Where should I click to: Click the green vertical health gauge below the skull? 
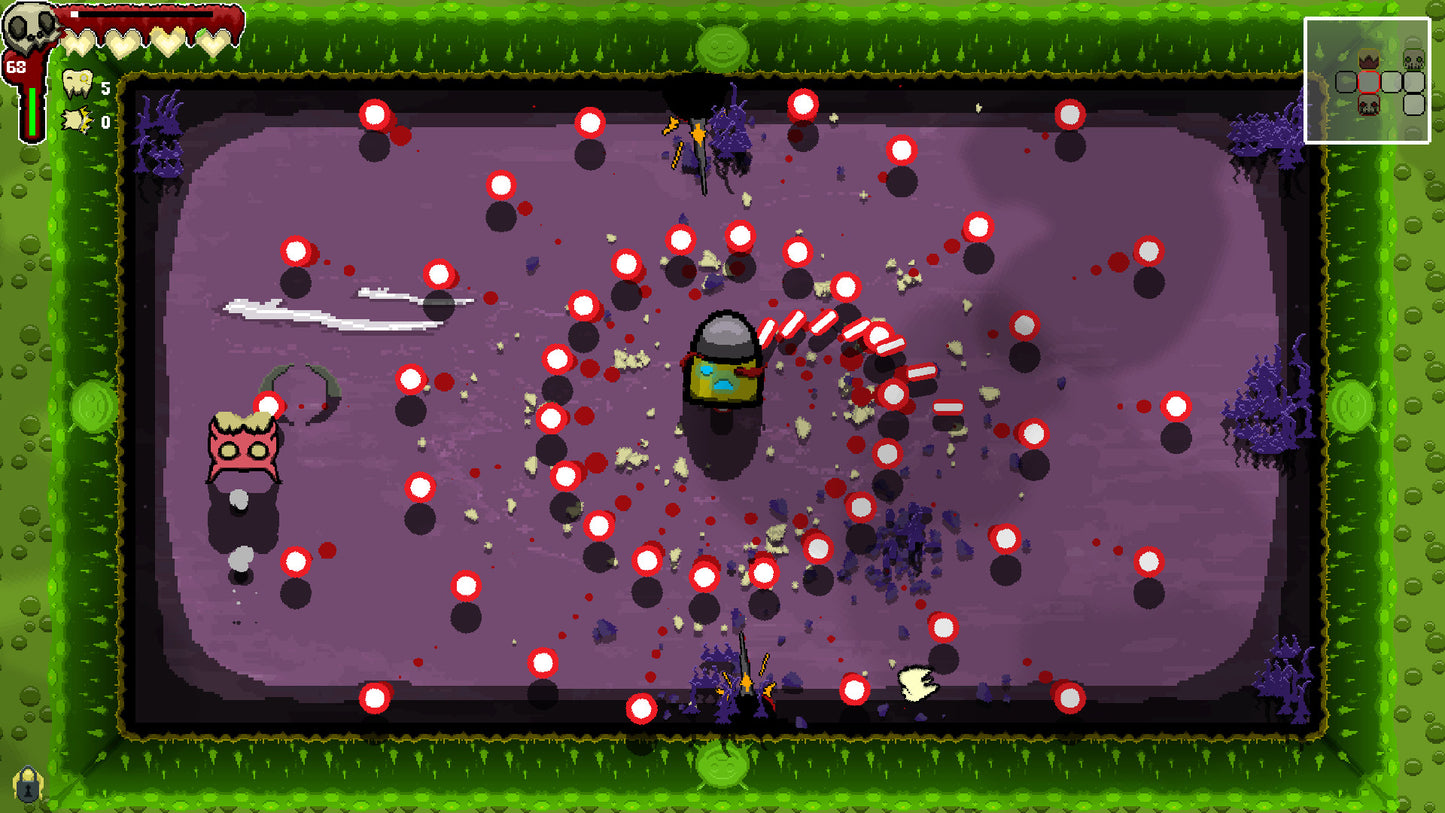(32, 110)
